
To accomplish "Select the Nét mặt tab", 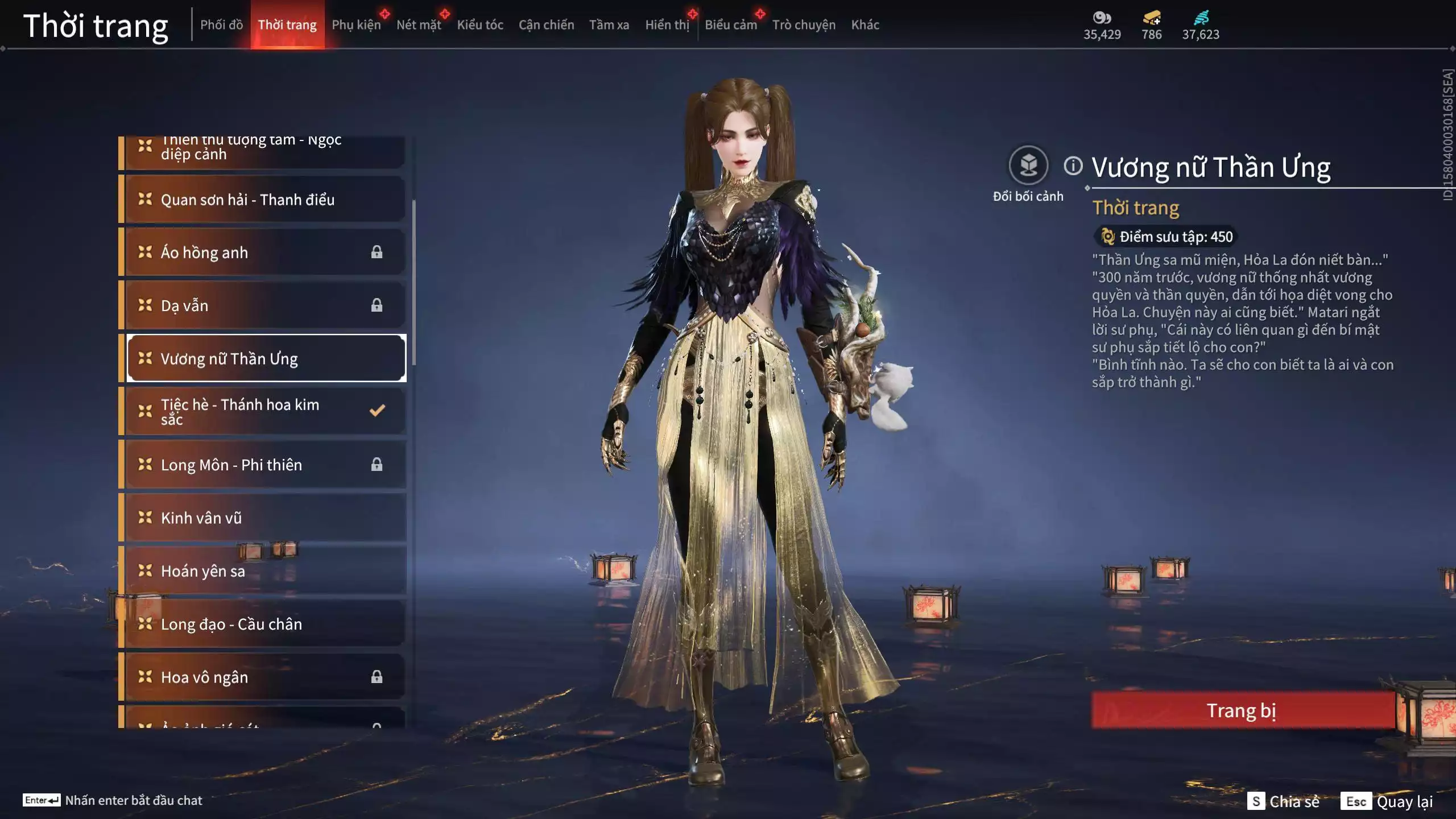I will coord(419,24).
